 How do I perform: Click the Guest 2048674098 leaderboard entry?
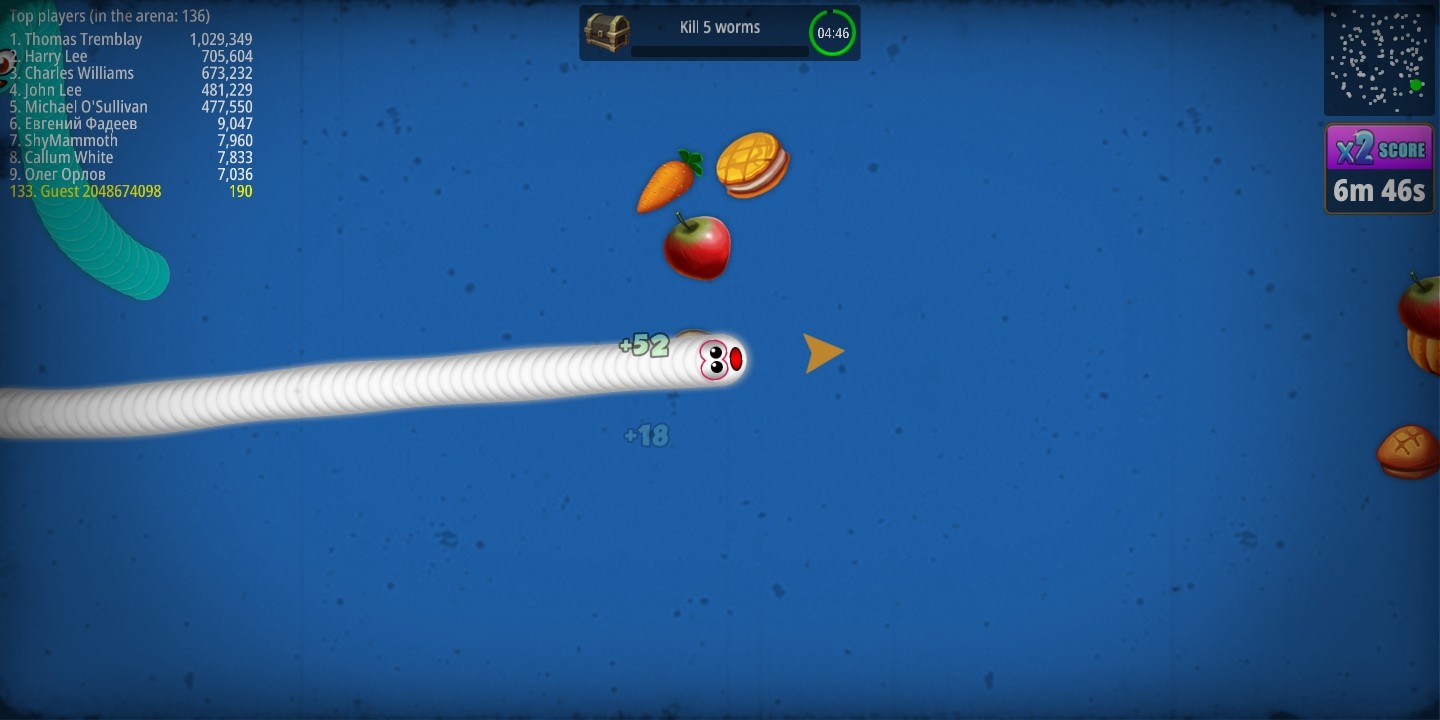tap(85, 191)
